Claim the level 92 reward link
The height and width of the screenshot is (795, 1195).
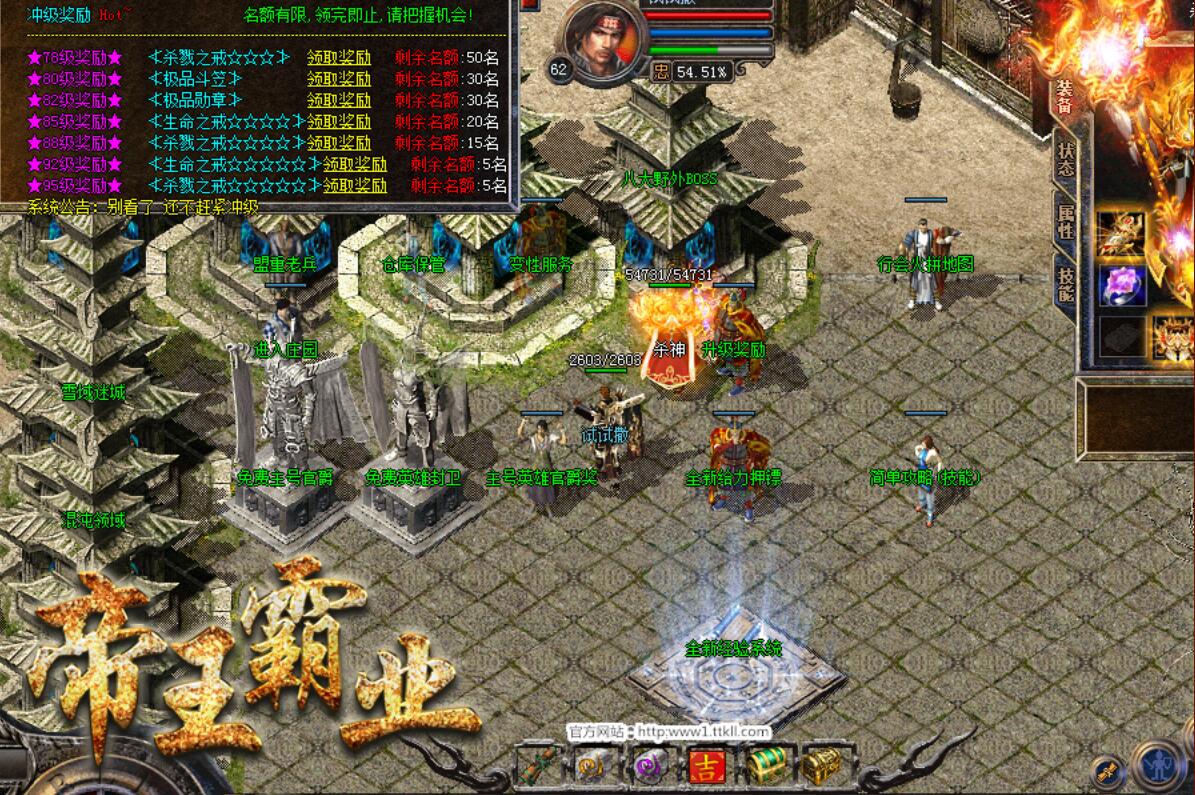tap(354, 164)
